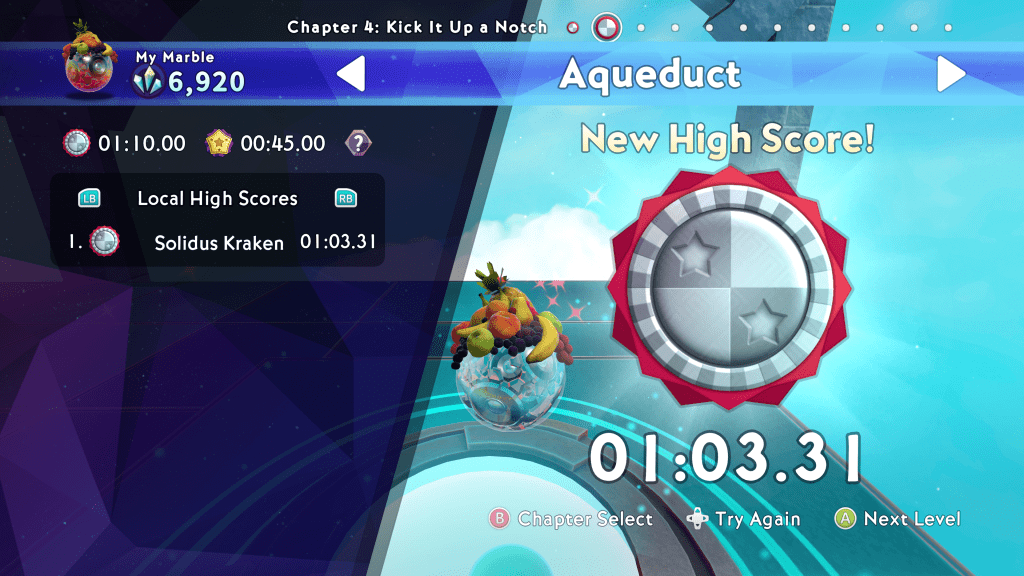The image size is (1024, 576).
Task: Choose Try Again to replay Aqueduct
Action: pyautogui.click(x=743, y=519)
